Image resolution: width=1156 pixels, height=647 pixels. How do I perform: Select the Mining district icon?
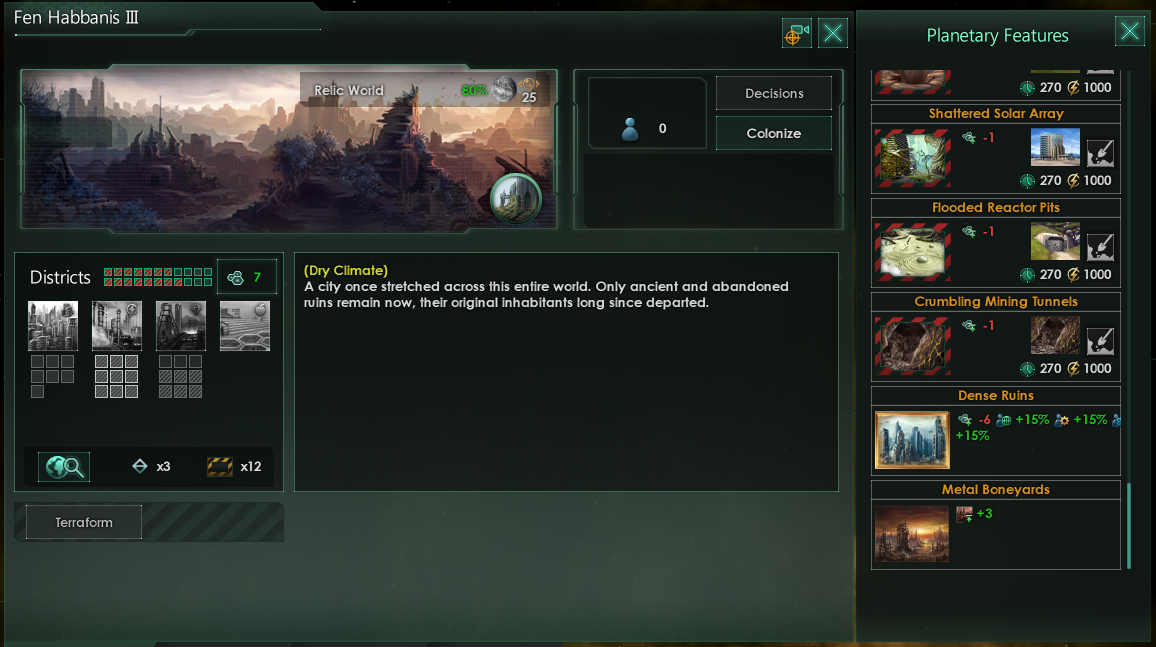coord(181,326)
